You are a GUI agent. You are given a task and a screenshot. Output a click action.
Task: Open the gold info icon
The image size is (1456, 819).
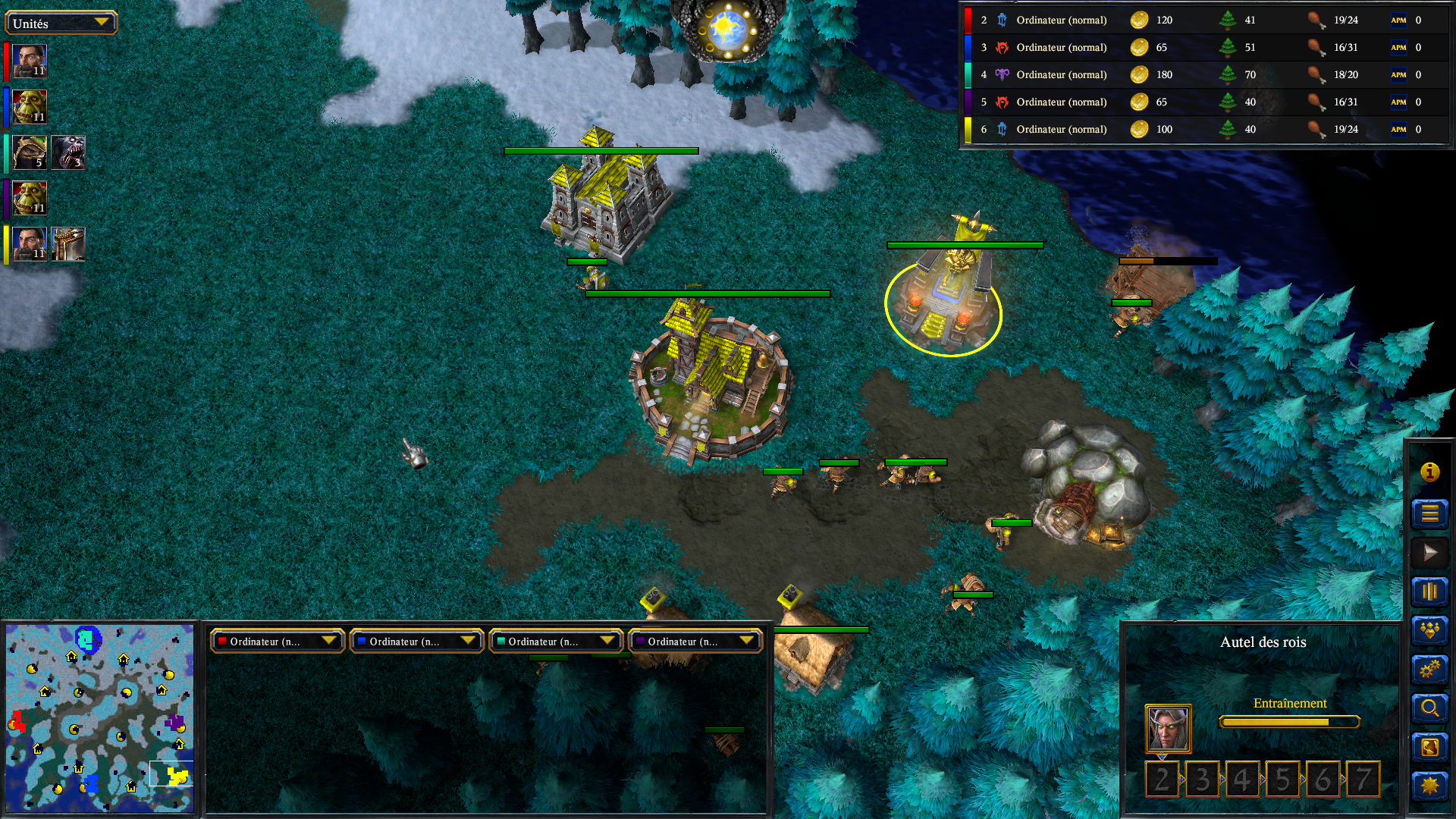[1429, 472]
